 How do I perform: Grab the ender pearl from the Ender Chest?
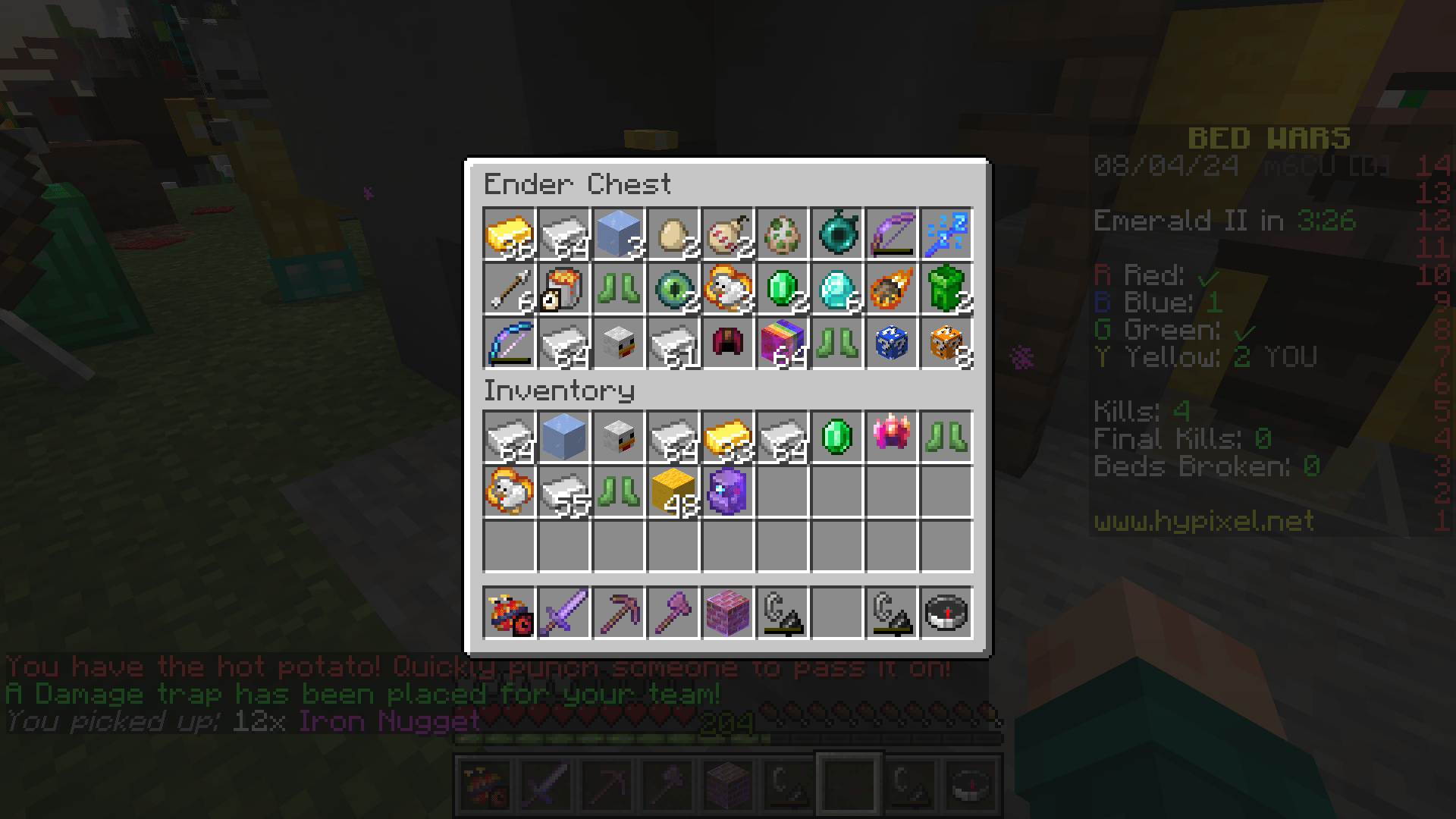click(x=837, y=234)
